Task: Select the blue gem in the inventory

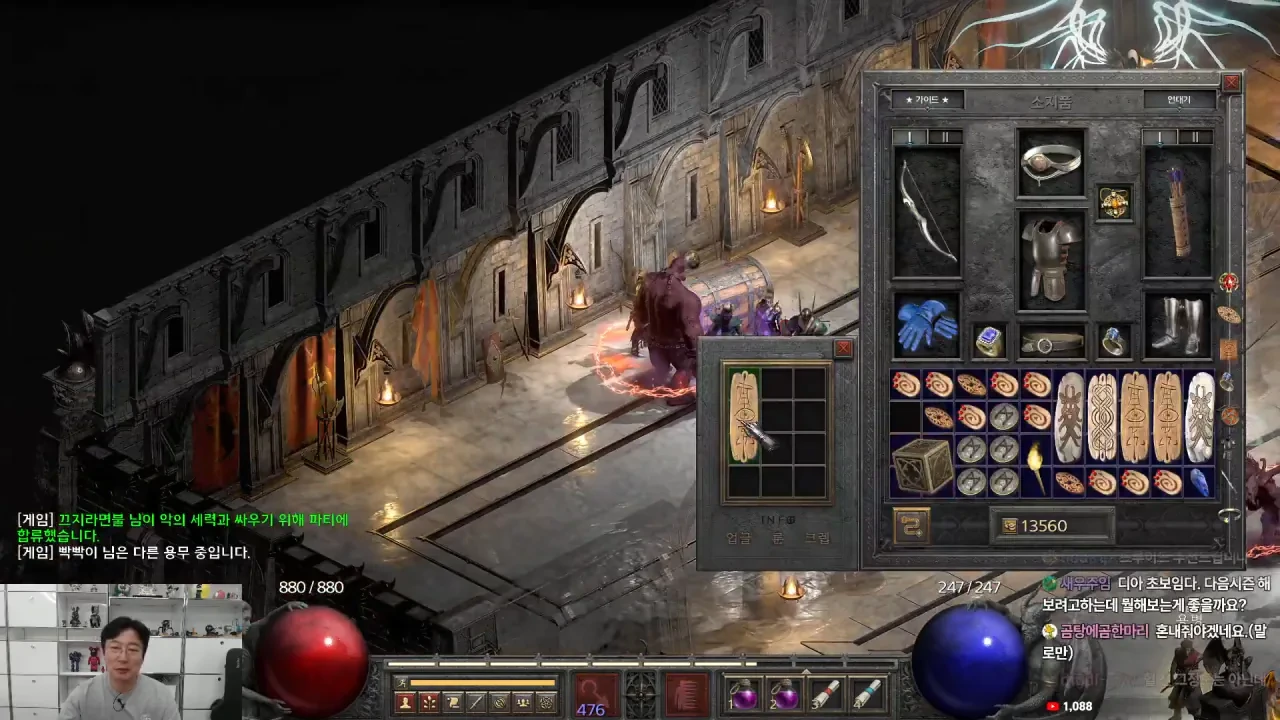Action: [x=1198, y=482]
